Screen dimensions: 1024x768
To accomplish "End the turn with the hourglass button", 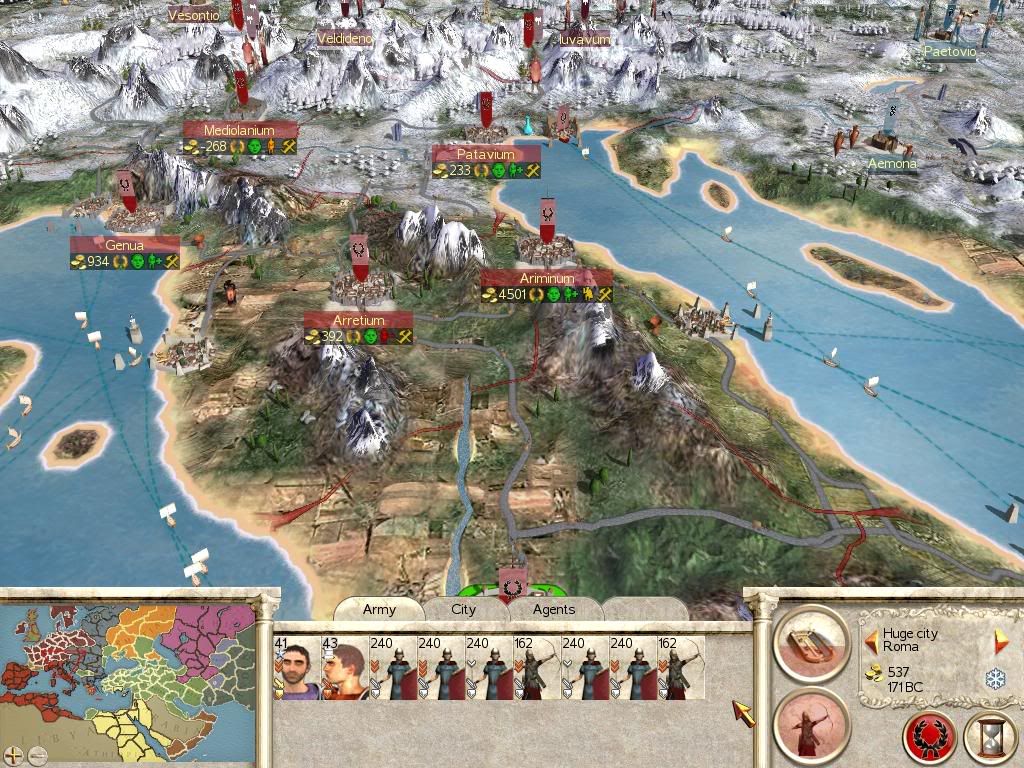I will (x=989, y=739).
